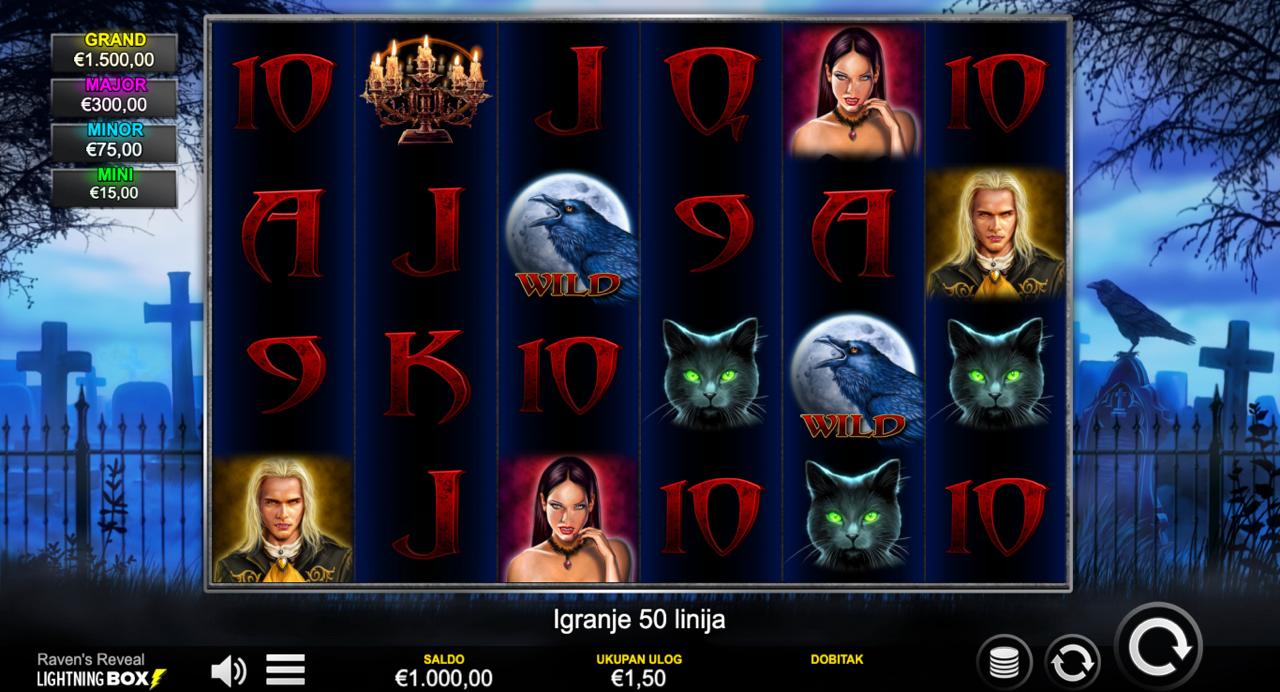Open the autoplay options
Image resolution: width=1280 pixels, height=692 pixels.
(x=1072, y=662)
